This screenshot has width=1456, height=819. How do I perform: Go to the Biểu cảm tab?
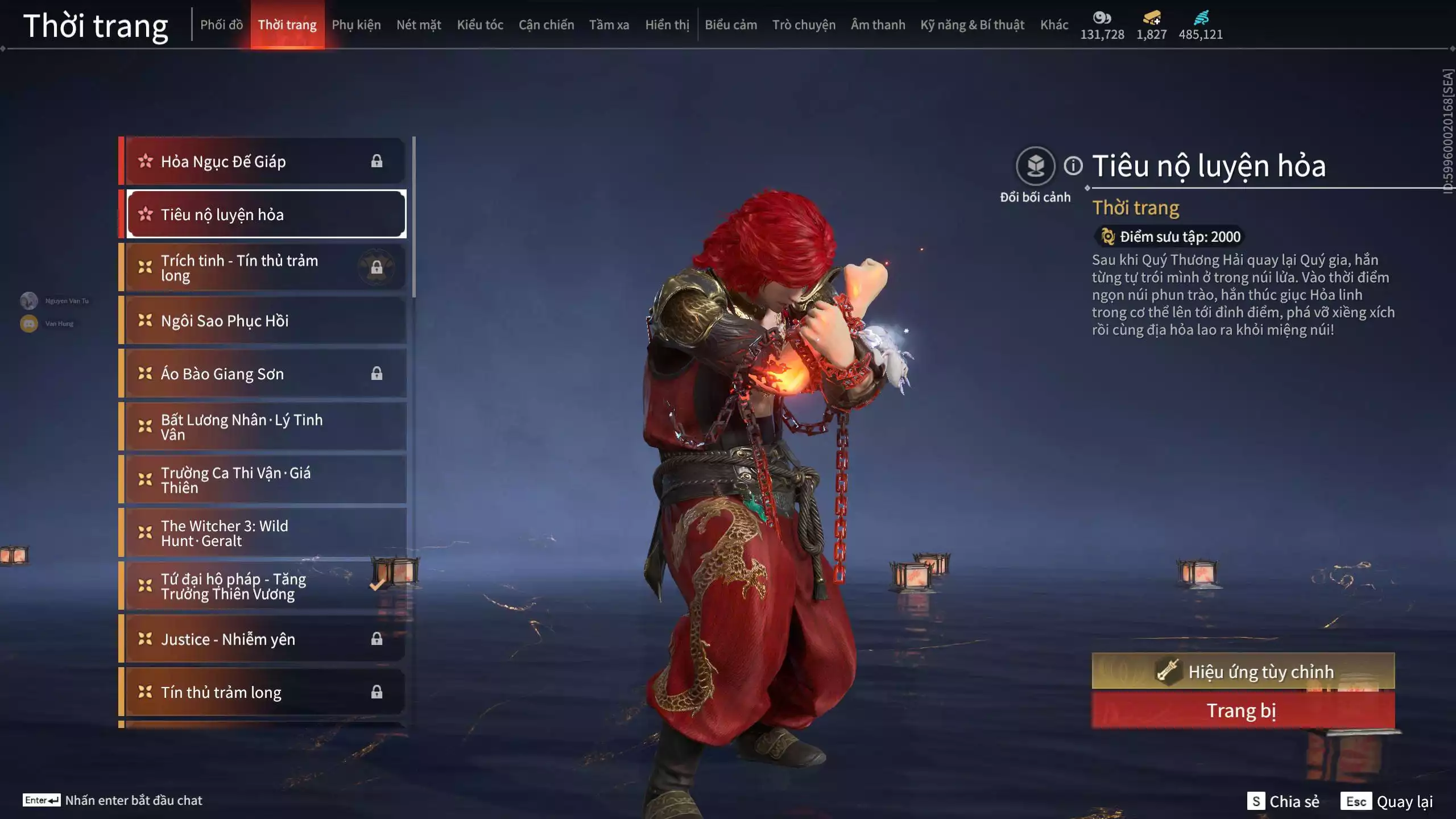pos(730,25)
